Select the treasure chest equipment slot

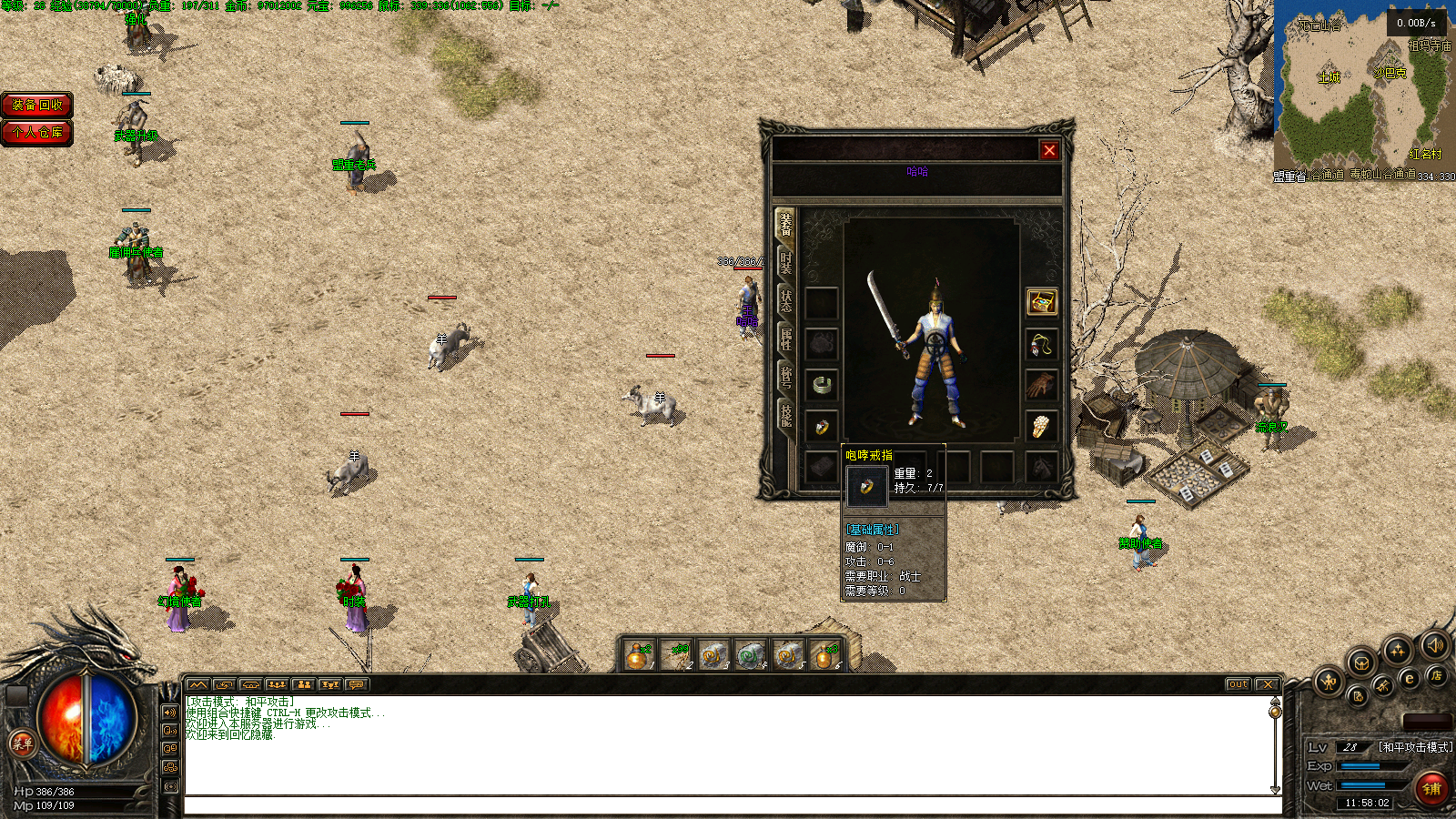[x=1041, y=301]
